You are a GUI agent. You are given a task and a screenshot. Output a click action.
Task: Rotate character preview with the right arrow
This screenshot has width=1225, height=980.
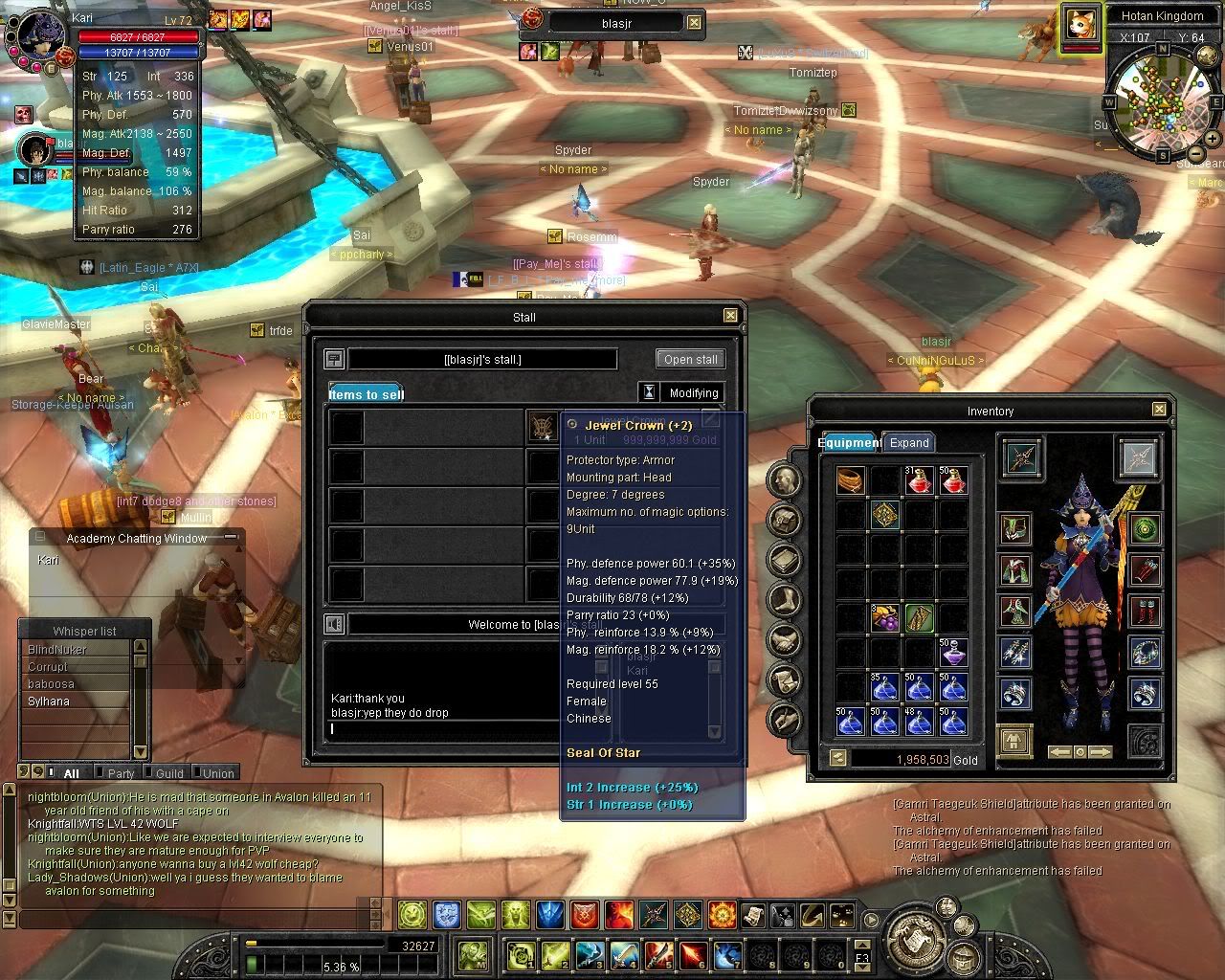[1101, 752]
